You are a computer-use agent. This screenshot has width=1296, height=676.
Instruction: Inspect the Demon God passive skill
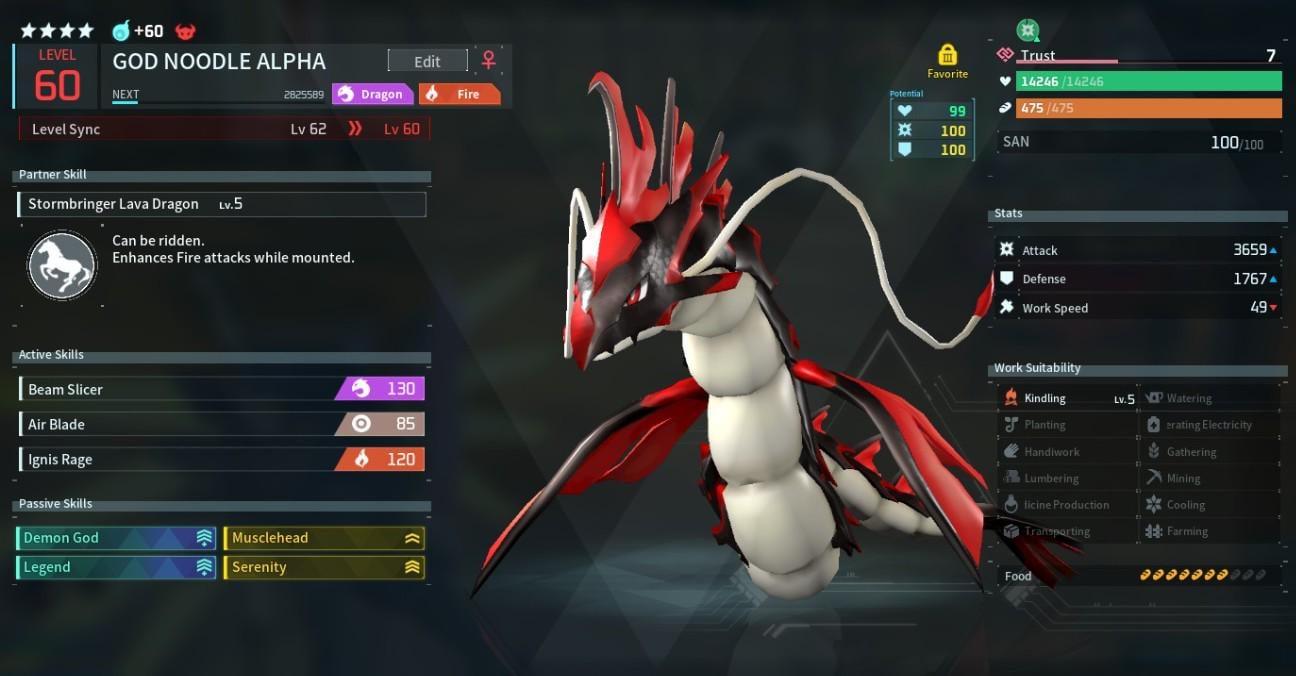pos(117,538)
